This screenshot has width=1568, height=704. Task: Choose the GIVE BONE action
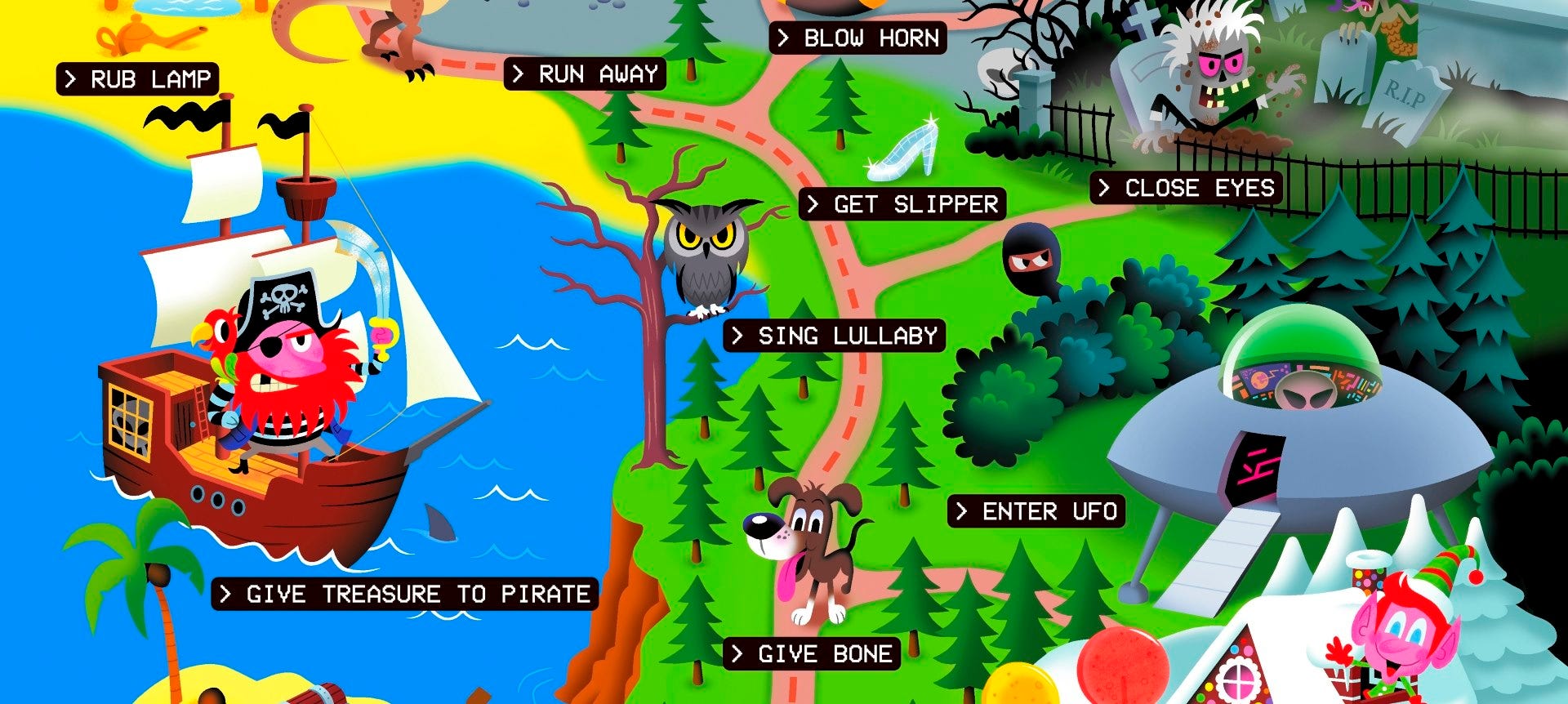pos(811,653)
